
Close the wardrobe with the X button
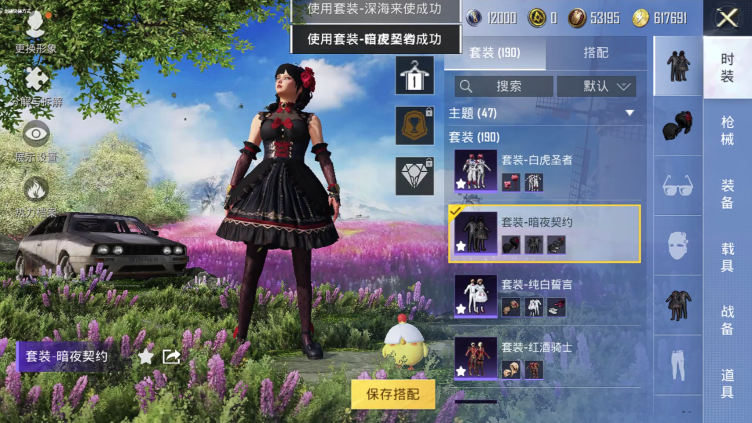[727, 17]
